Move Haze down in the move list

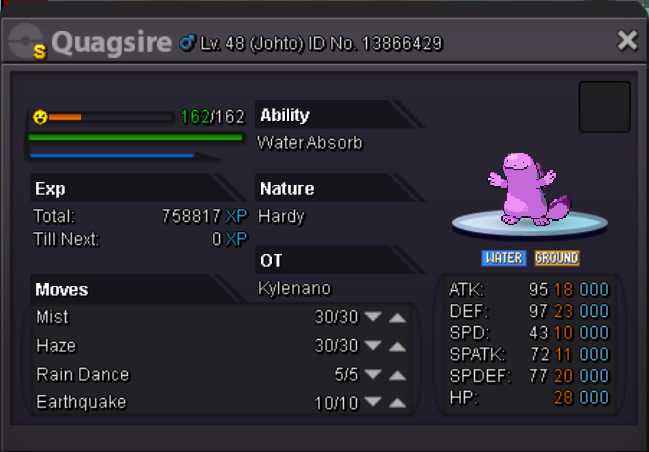tap(373, 346)
